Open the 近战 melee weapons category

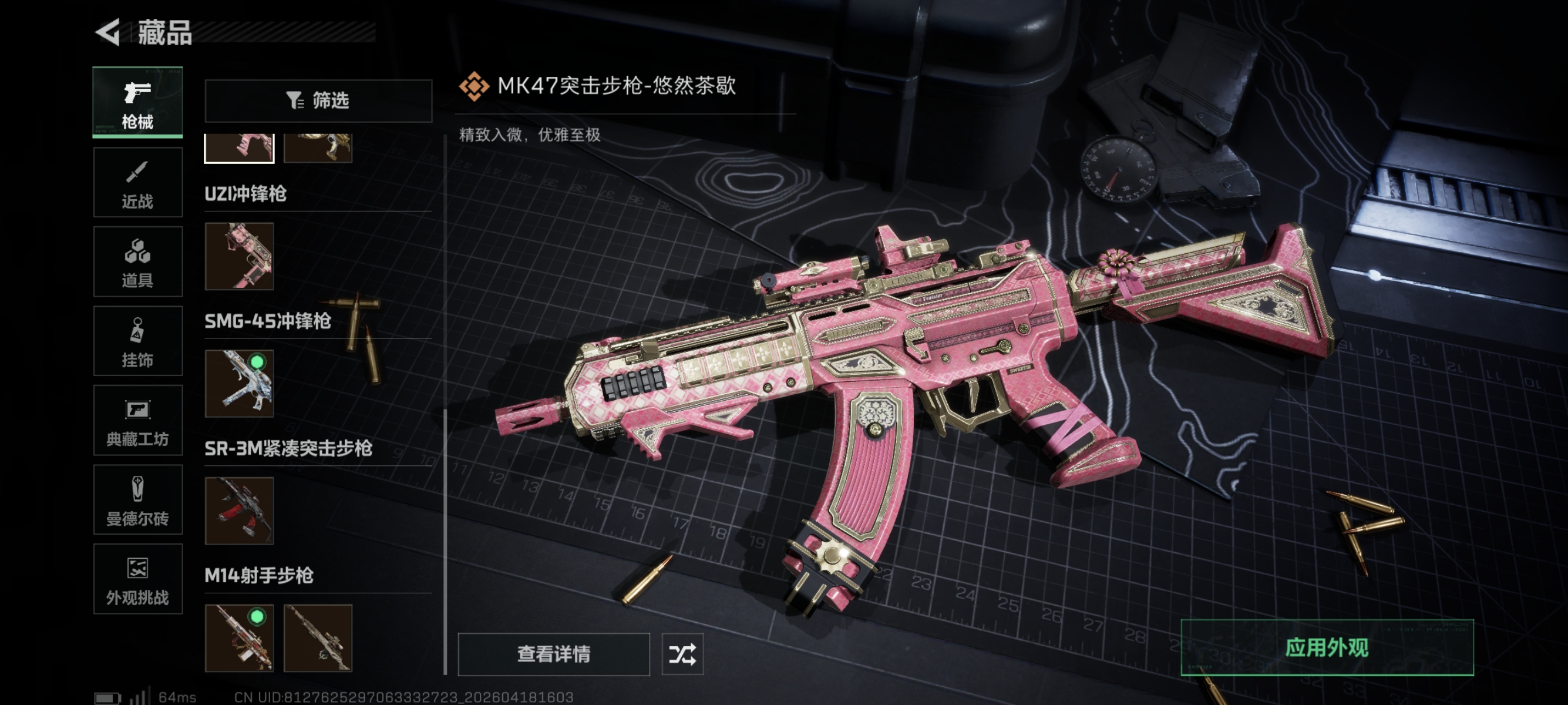tap(137, 182)
